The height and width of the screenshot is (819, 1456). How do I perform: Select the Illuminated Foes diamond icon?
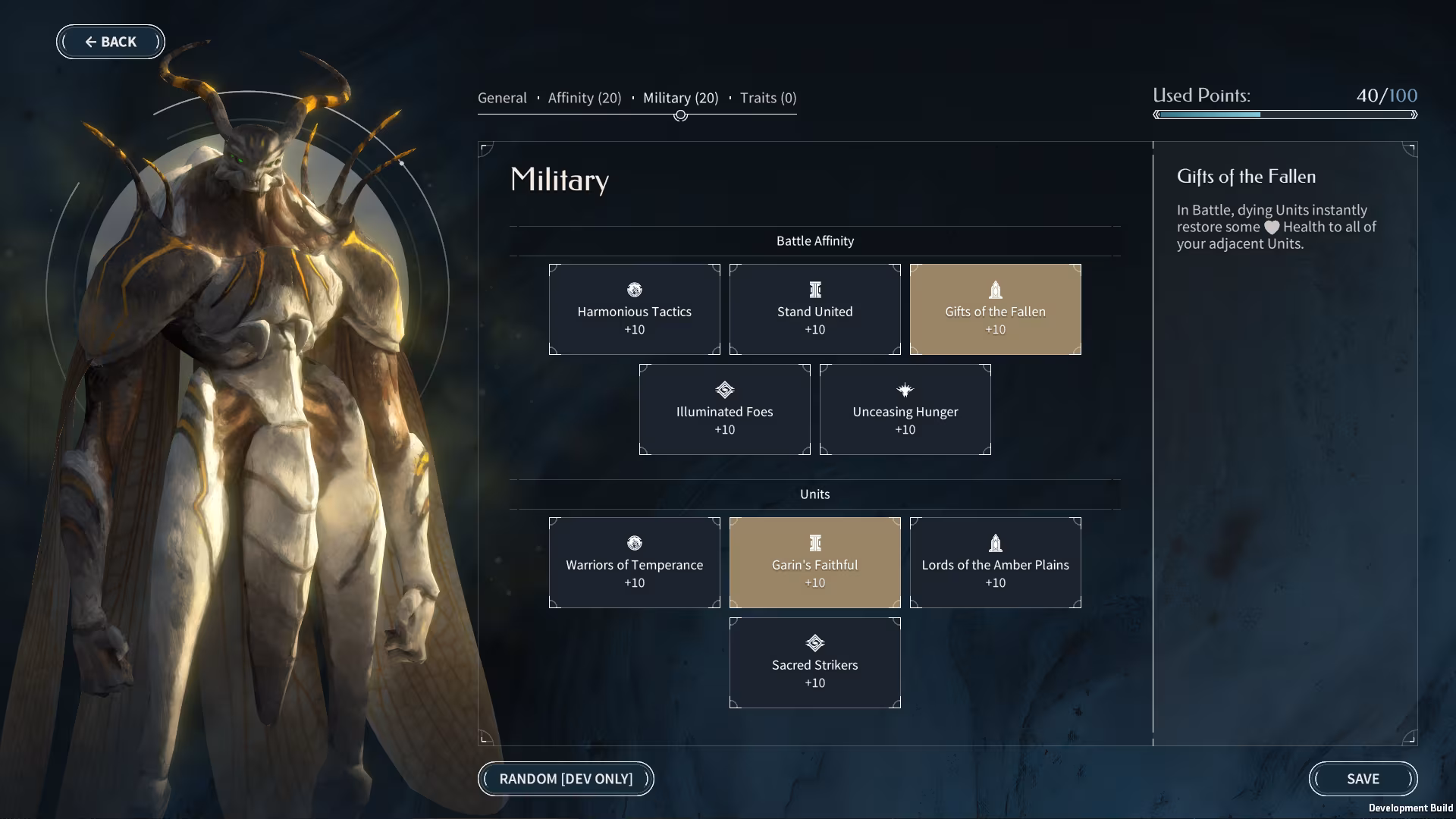tap(724, 390)
